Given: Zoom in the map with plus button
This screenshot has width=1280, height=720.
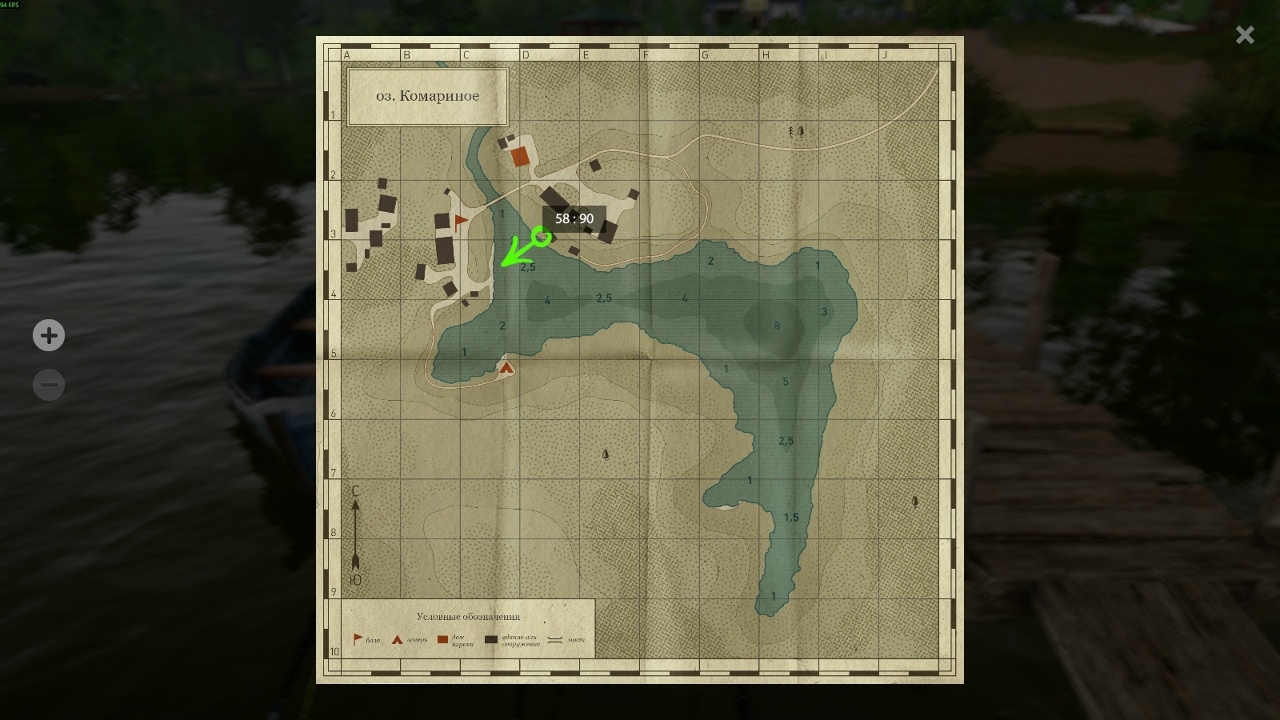Looking at the screenshot, I should [x=49, y=335].
